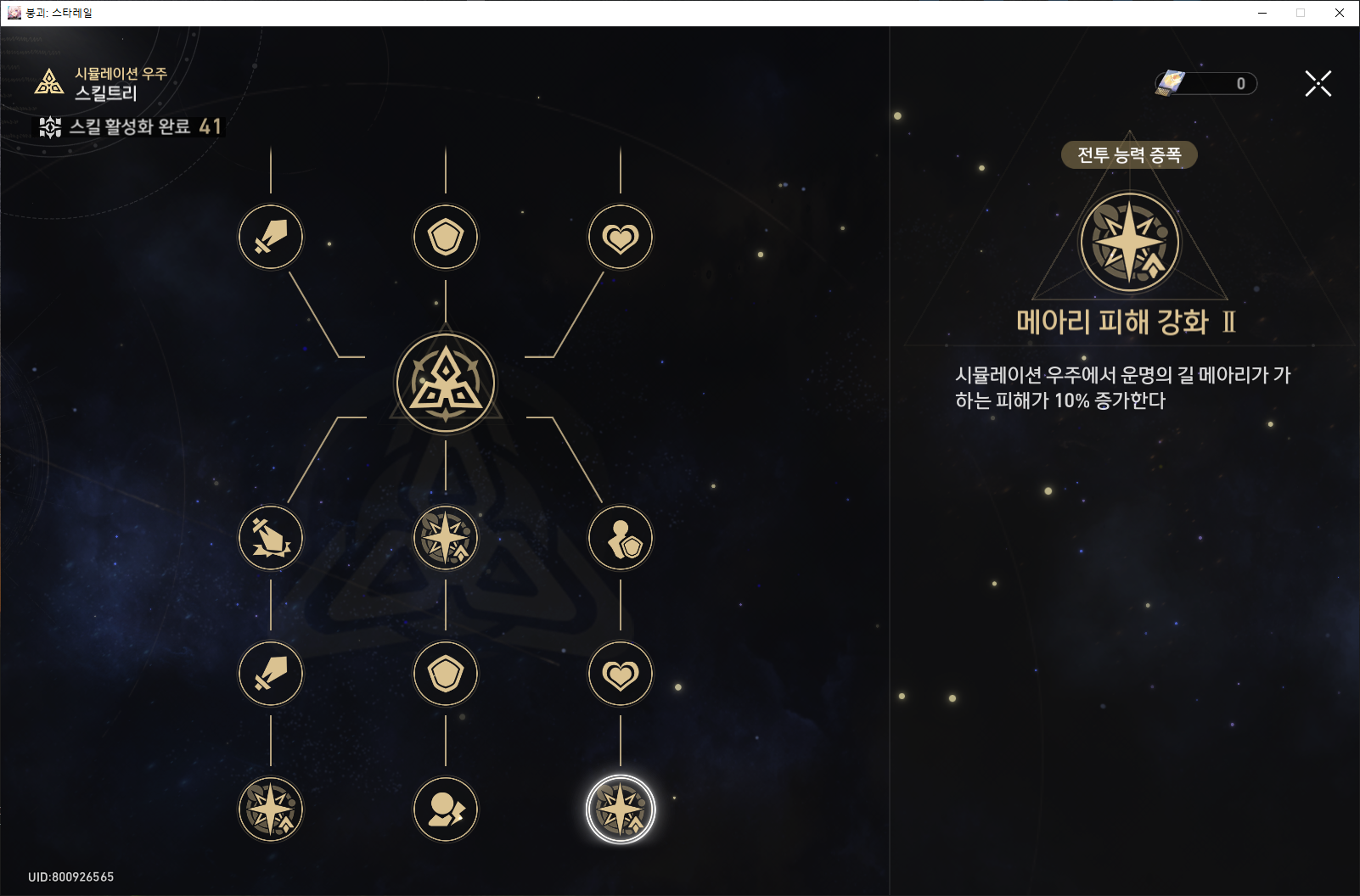Click the highlighted 메아리 피해 강화 II node
The image size is (1360, 896).
[620, 809]
